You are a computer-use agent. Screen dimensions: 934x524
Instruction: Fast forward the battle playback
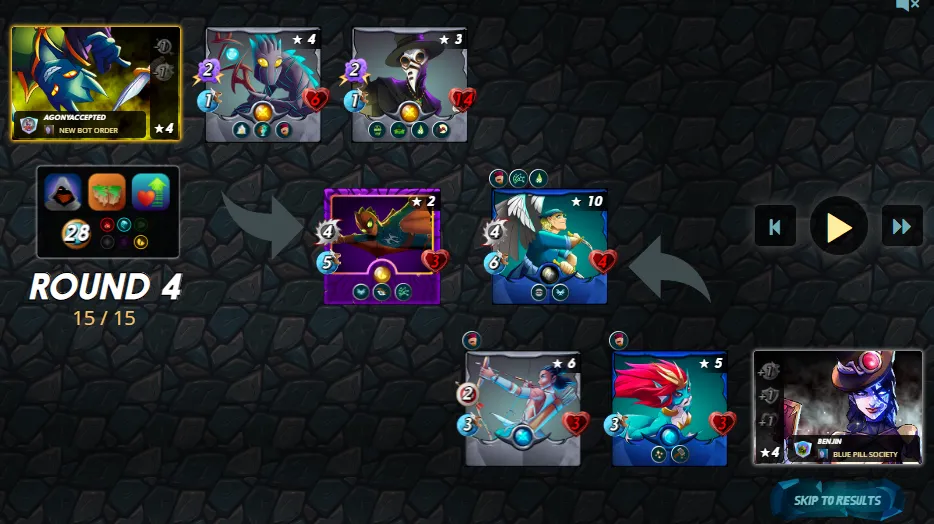pos(901,226)
